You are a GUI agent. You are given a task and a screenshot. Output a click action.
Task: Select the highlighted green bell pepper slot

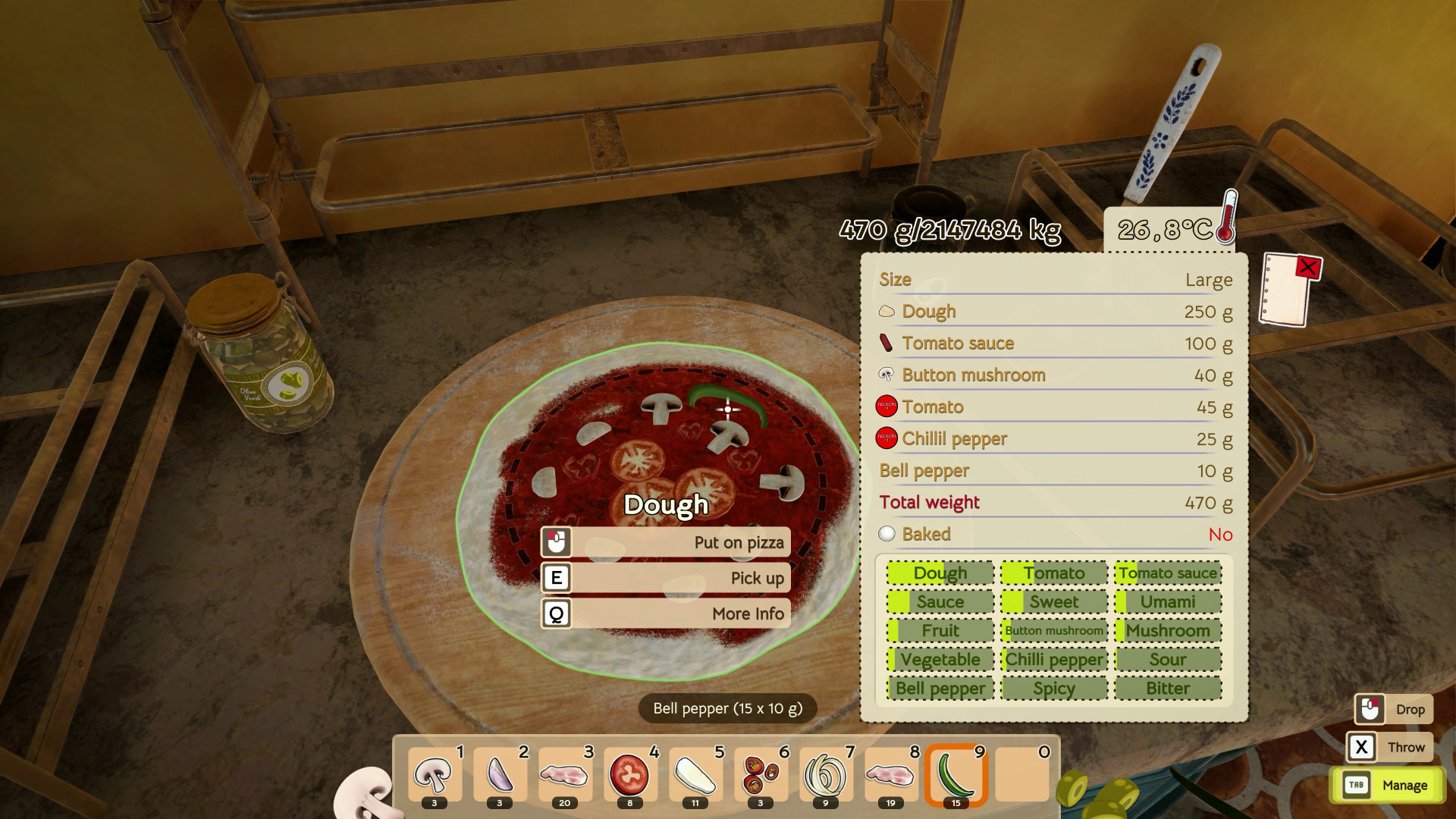(956, 776)
